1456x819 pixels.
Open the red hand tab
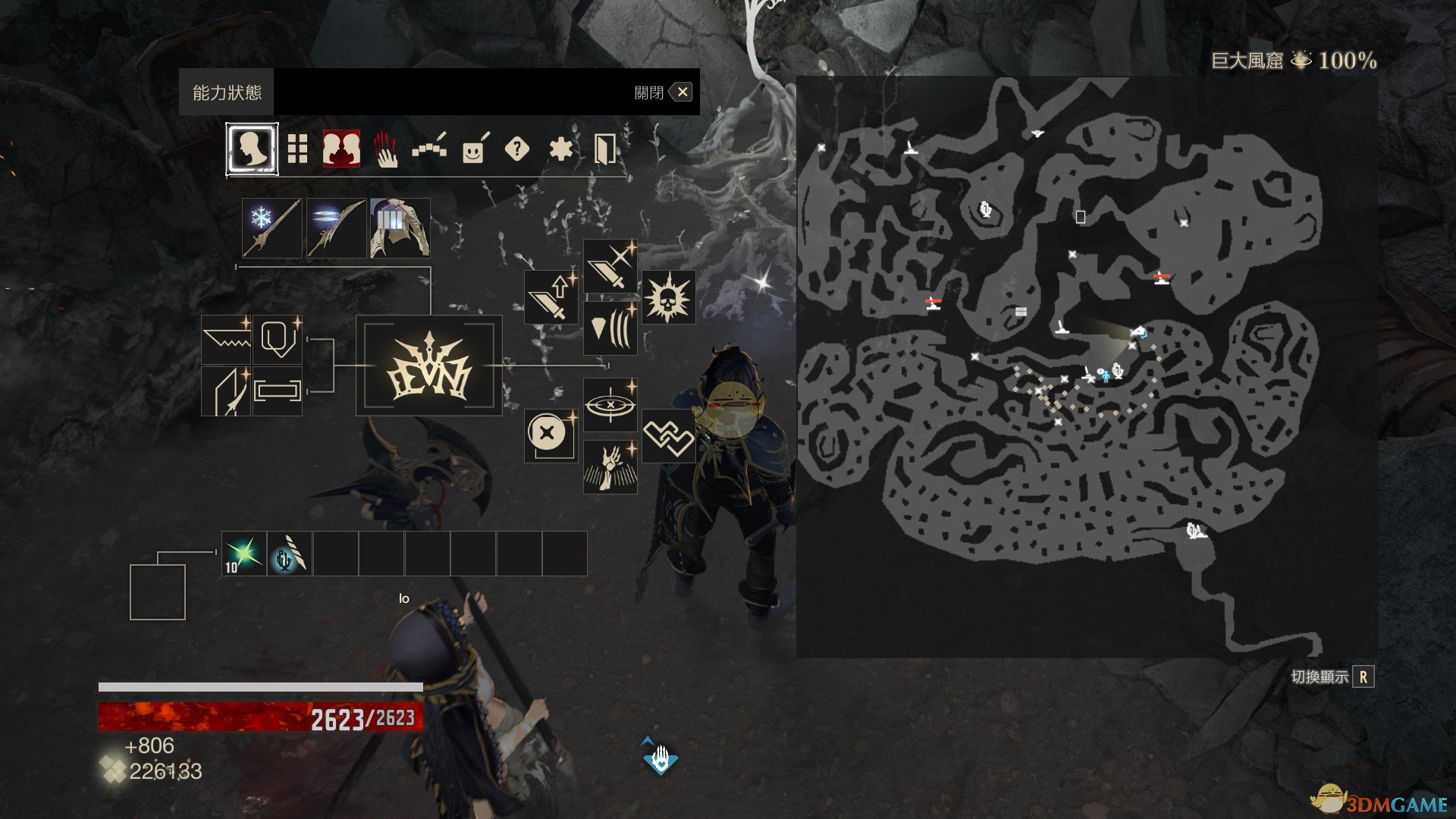tap(386, 149)
